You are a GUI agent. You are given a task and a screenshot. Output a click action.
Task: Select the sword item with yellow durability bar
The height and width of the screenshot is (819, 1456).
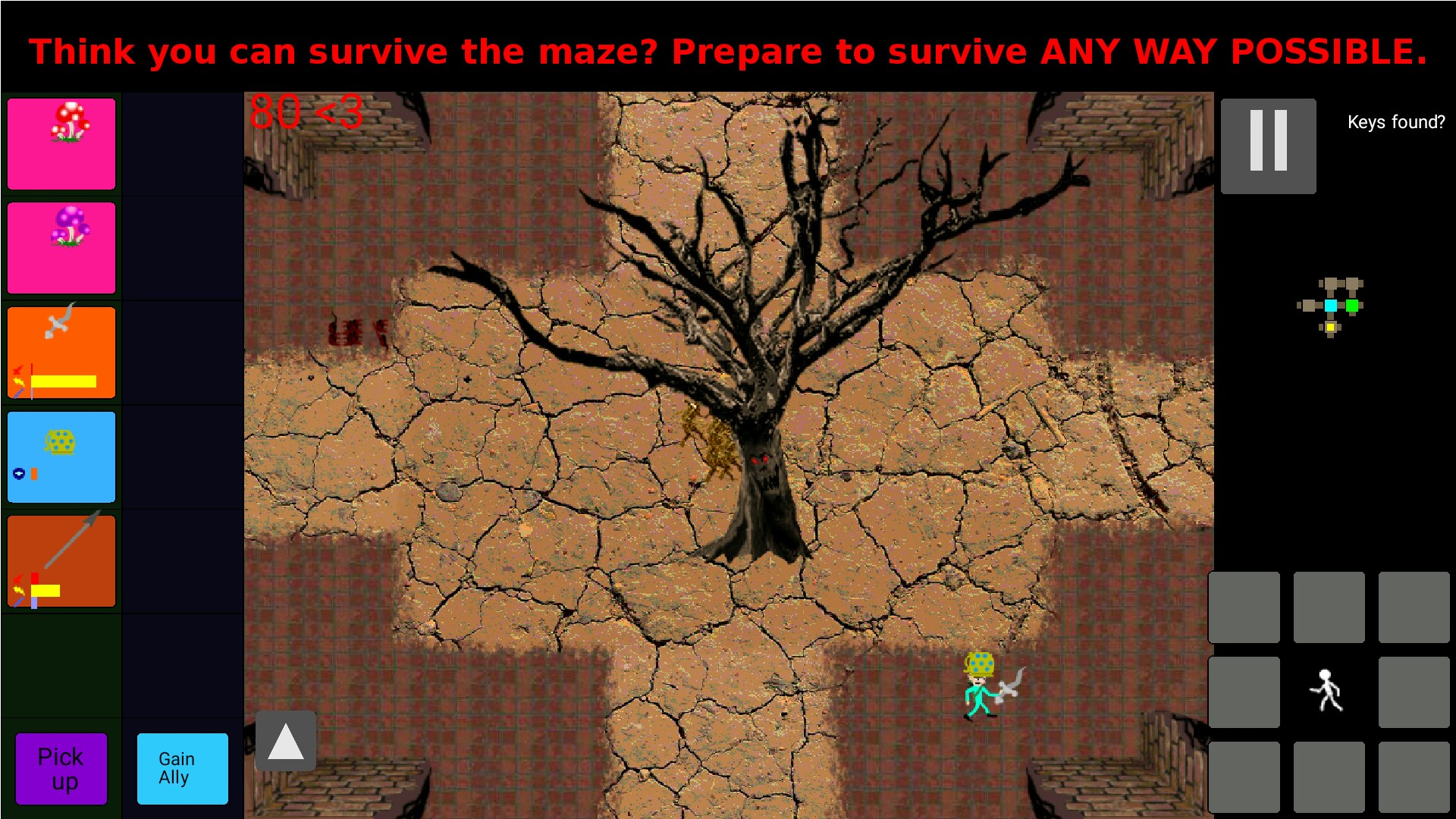[x=61, y=352]
